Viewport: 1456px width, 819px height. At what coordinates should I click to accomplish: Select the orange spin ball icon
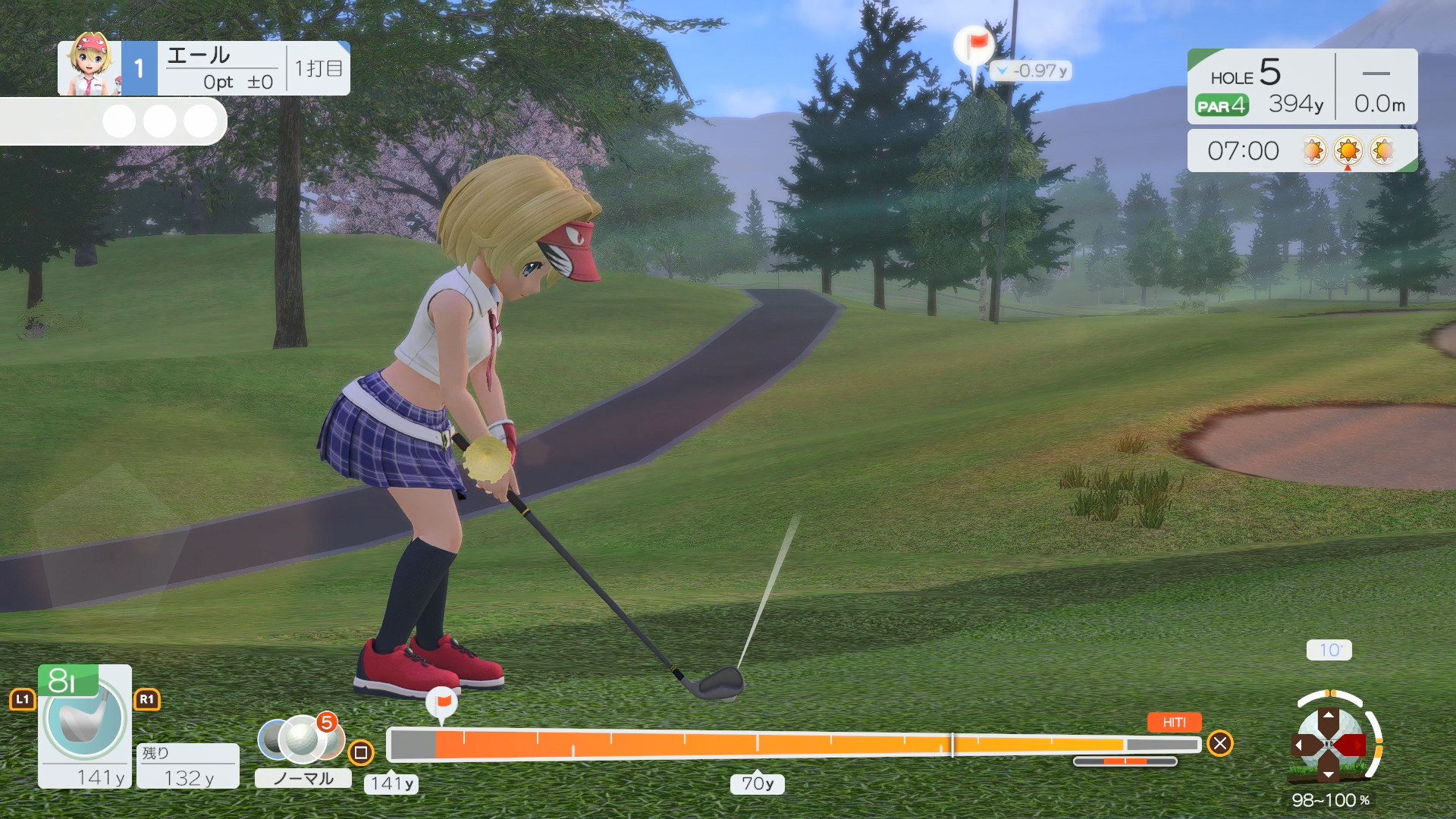(332, 742)
